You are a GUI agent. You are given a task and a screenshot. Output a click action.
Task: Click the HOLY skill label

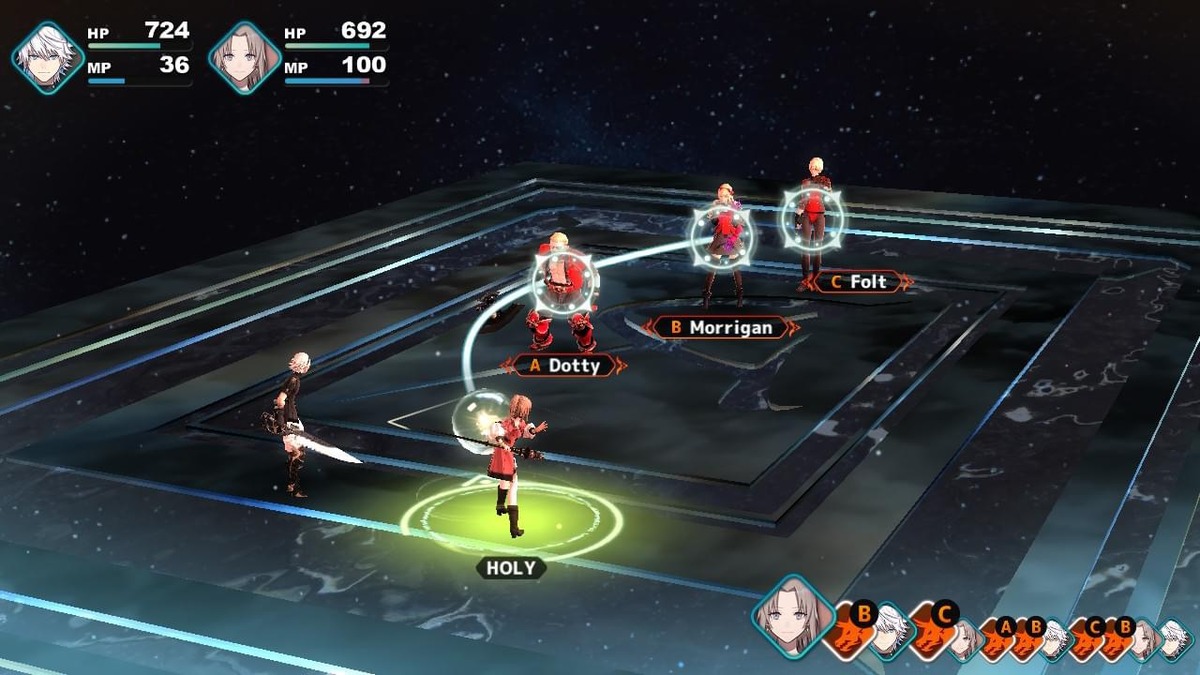pyautogui.click(x=511, y=568)
